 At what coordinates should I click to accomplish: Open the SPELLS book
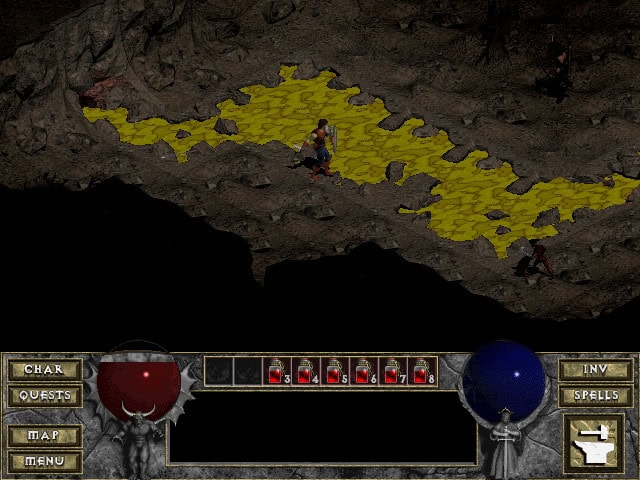click(595, 396)
